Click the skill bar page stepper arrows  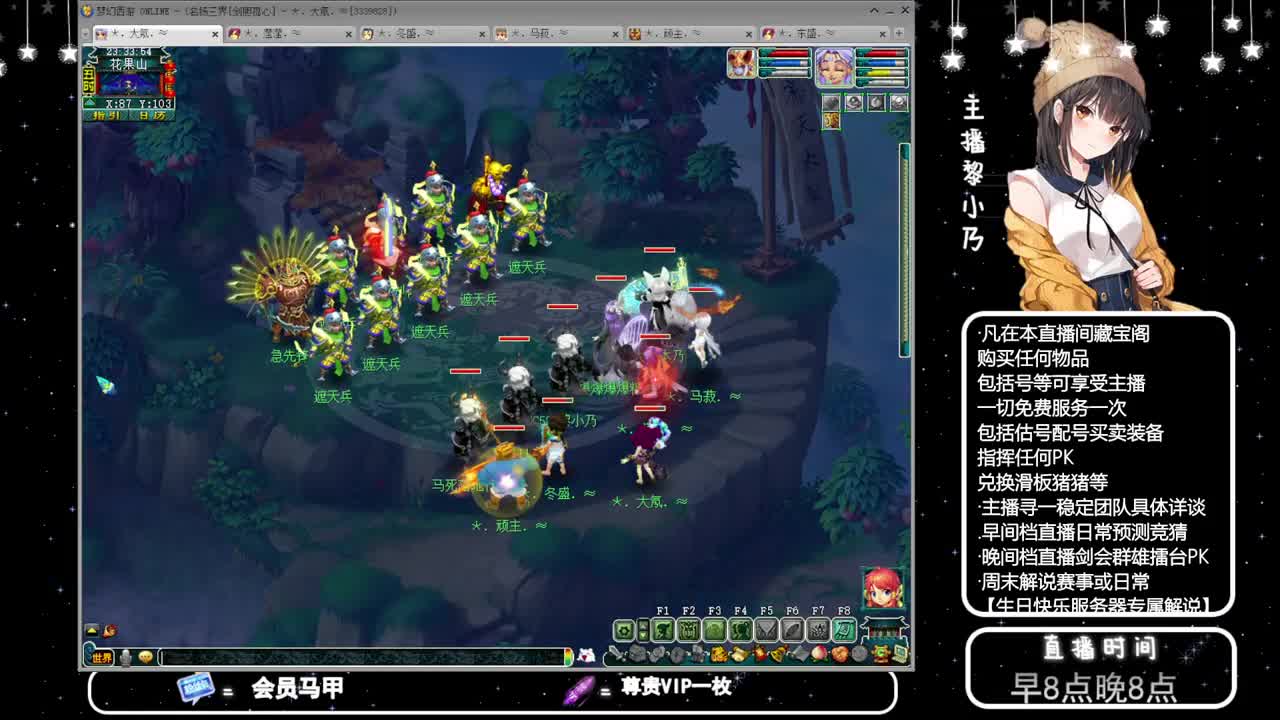click(644, 628)
